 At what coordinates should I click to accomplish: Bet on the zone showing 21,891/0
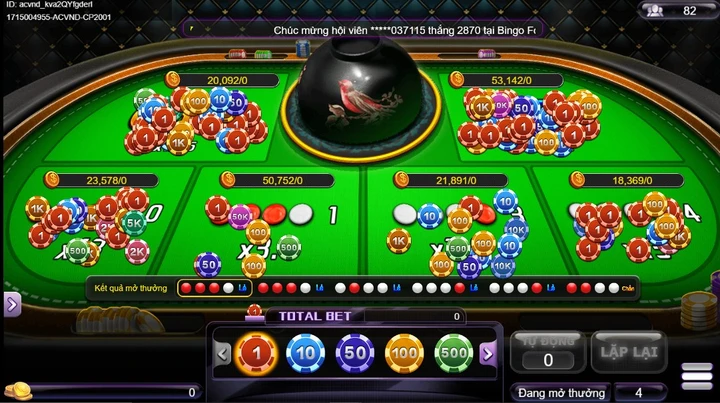(450, 225)
